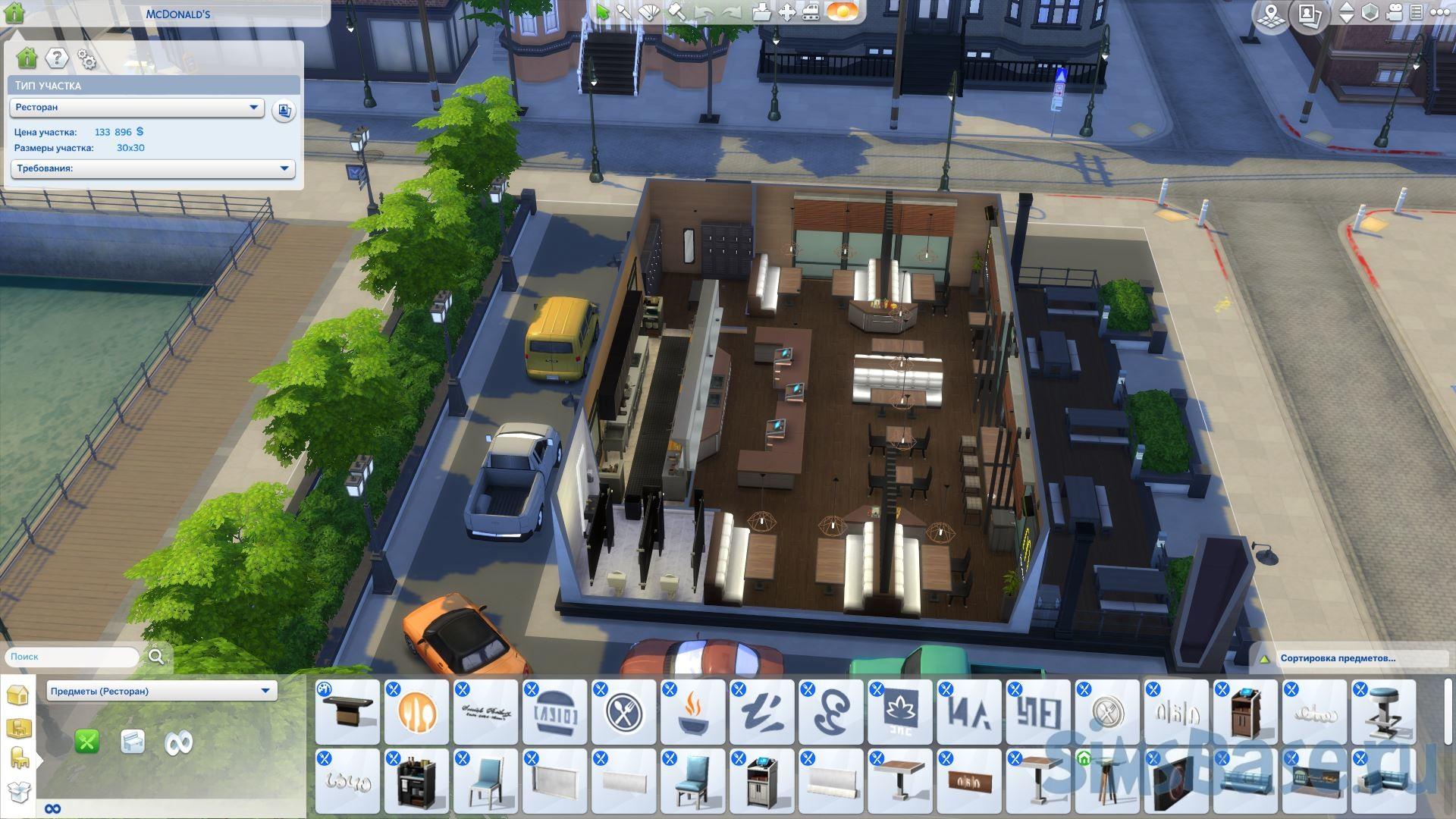Open the Предметы (Ресторан) category dropdown
The image size is (1456, 819).
click(x=162, y=691)
